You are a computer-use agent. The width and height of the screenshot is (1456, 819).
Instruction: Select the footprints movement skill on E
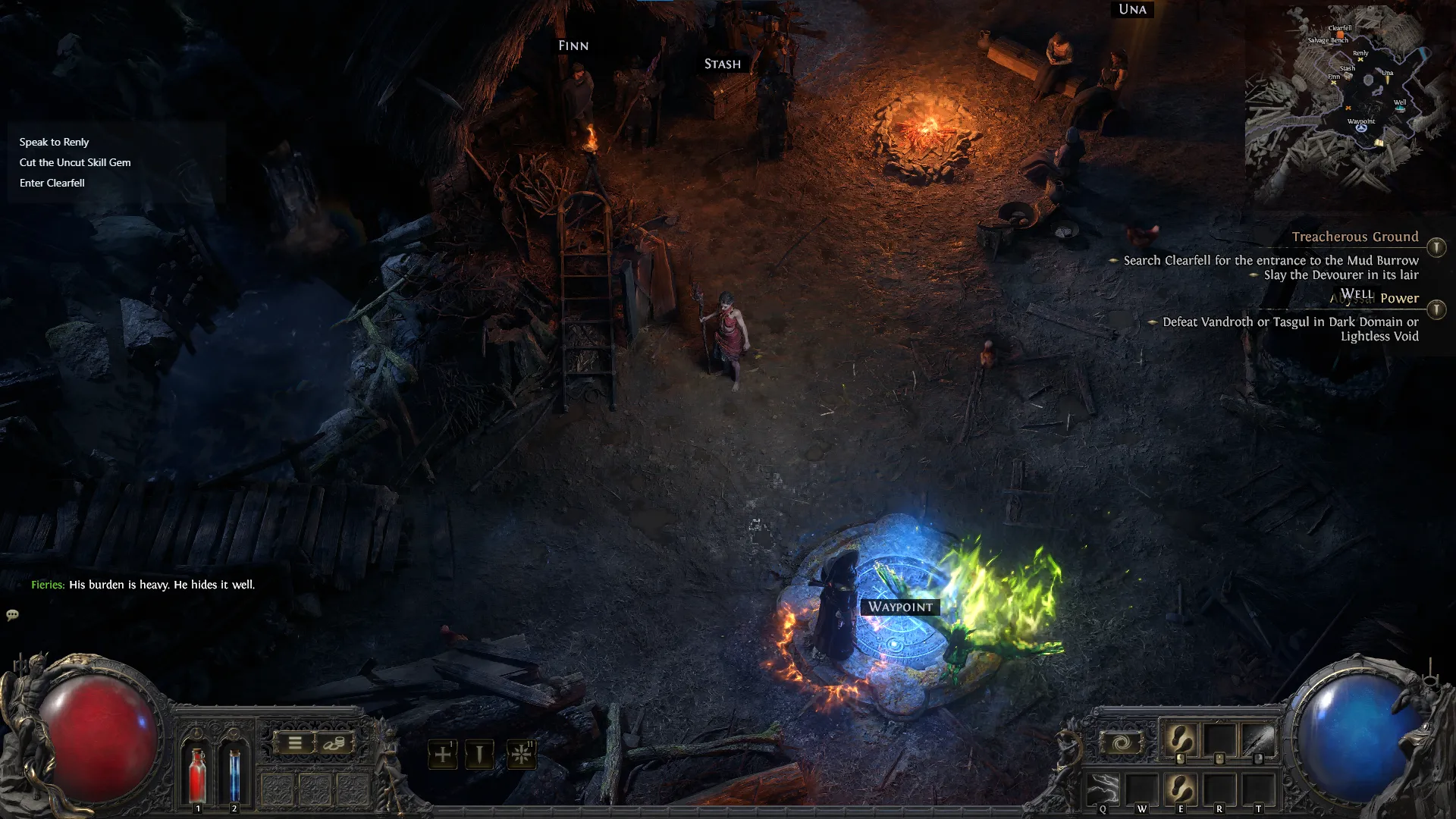pyautogui.click(x=1181, y=787)
